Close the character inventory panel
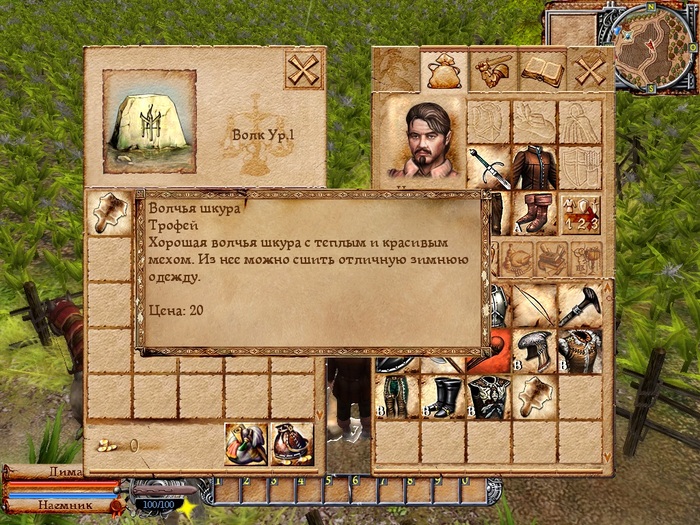The width and height of the screenshot is (700, 525). pos(590,71)
